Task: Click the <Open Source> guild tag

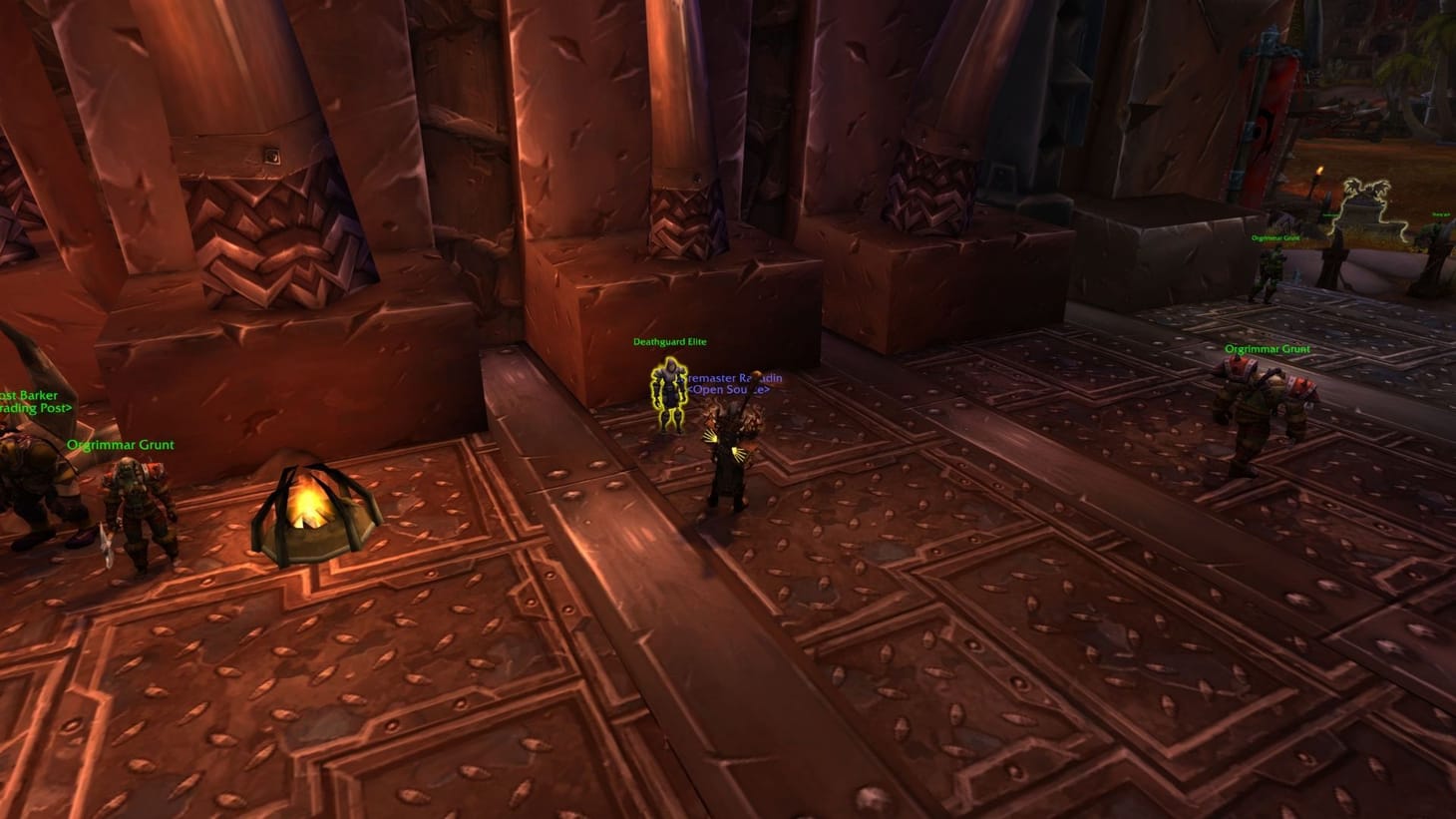Action: 730,390
